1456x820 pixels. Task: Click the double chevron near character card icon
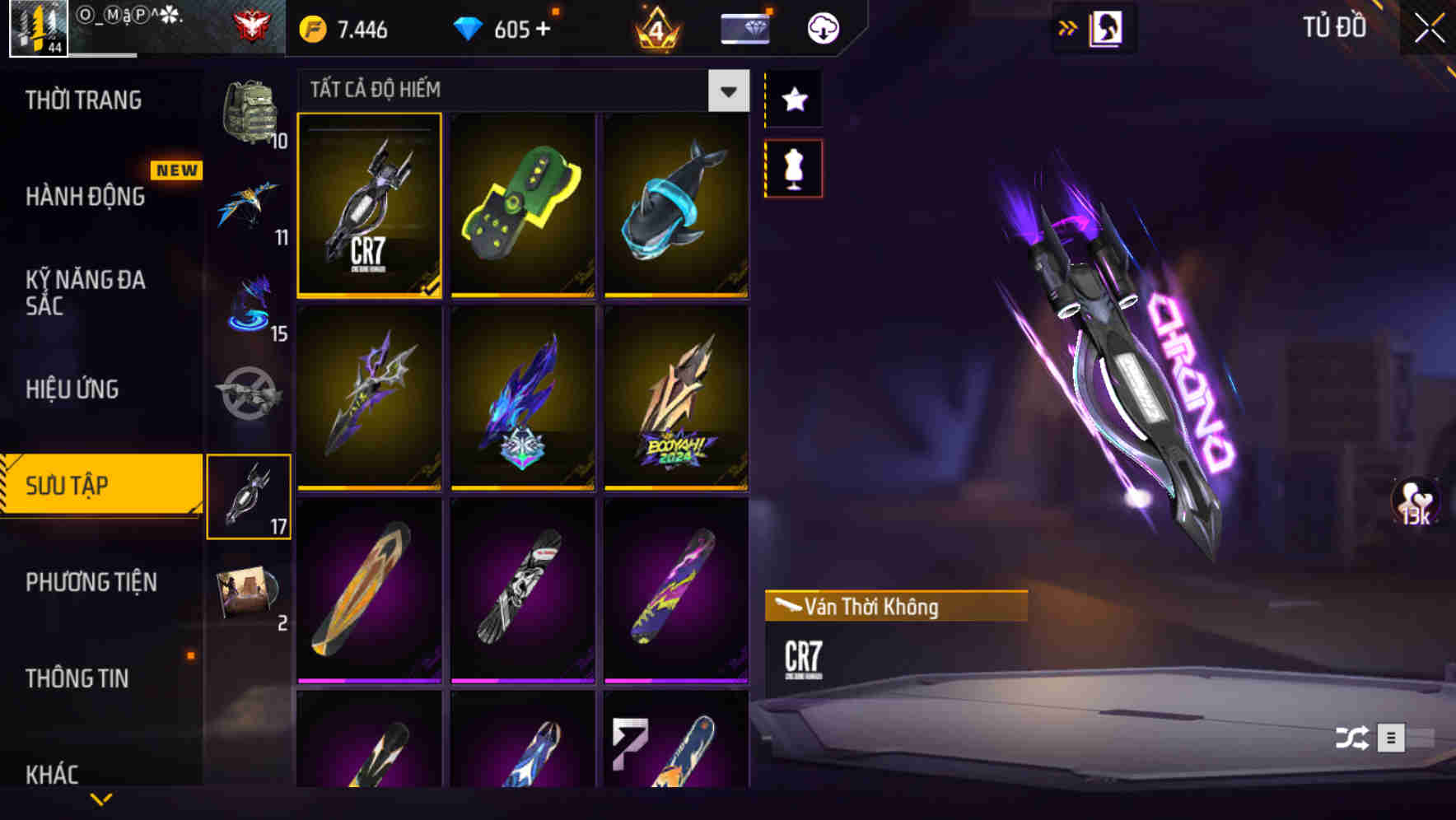pyautogui.click(x=1069, y=27)
